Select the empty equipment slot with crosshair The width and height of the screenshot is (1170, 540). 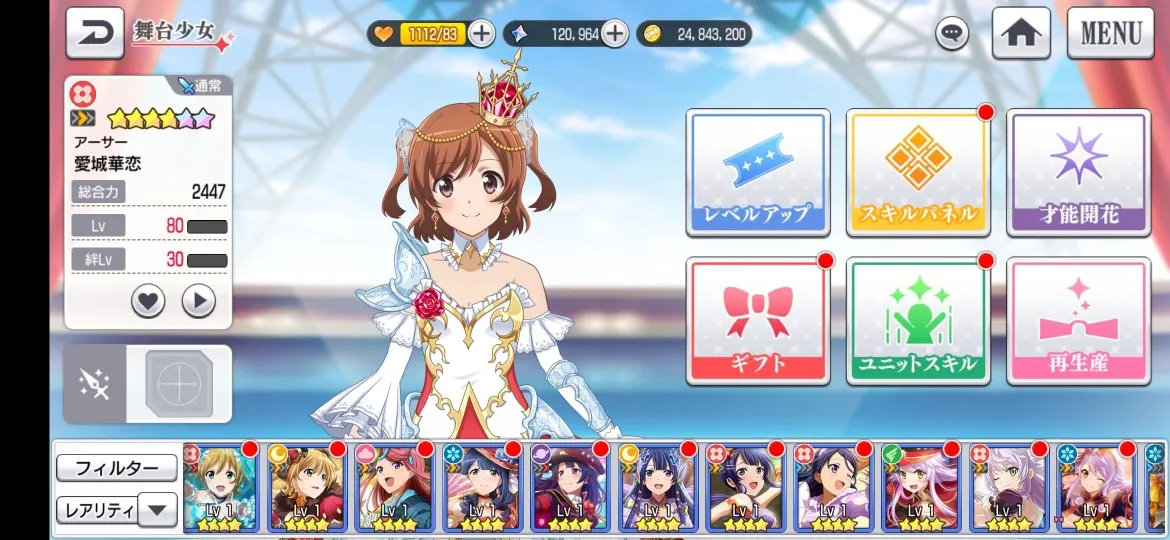tap(180, 384)
